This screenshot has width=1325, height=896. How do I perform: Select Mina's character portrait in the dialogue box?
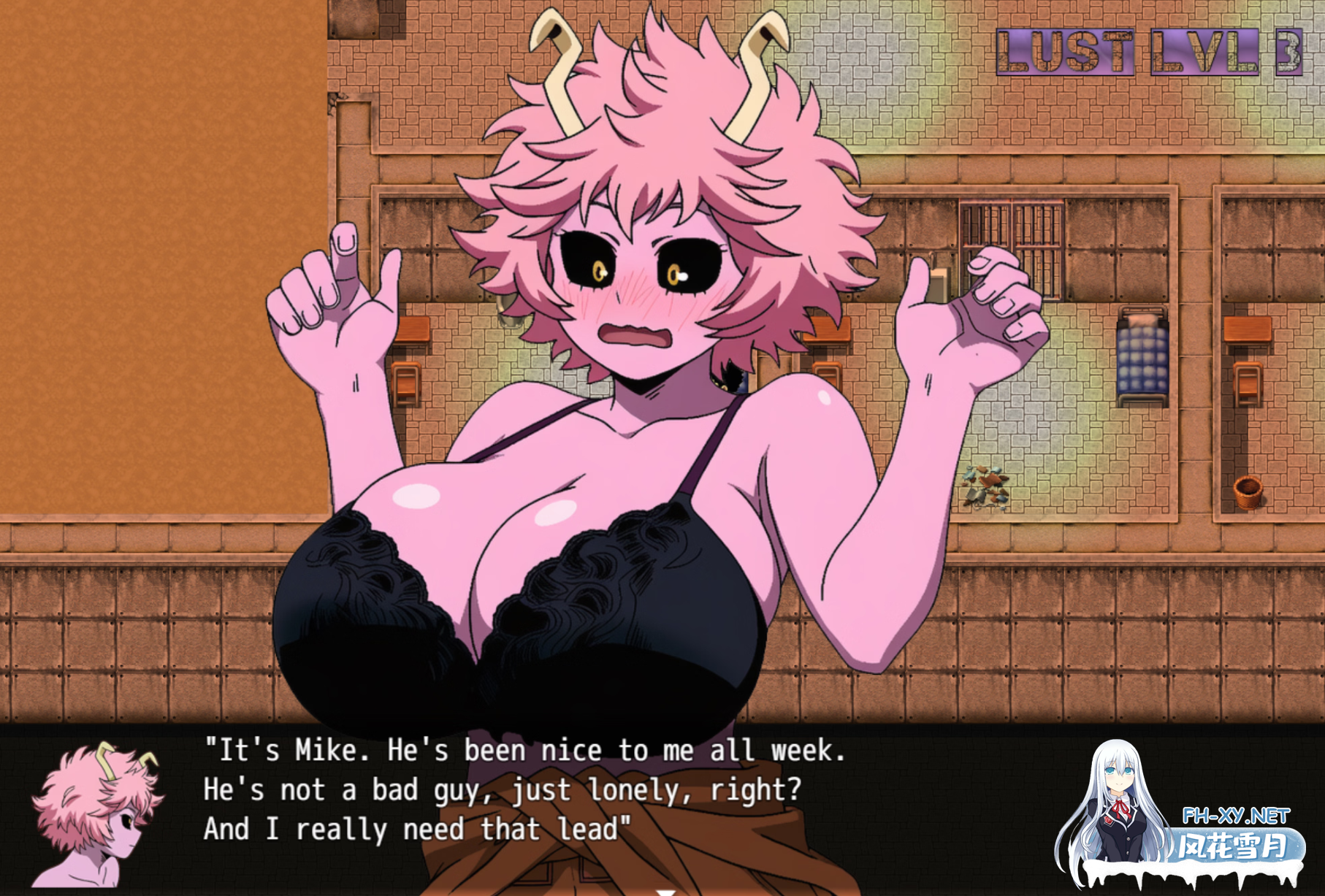[95, 814]
